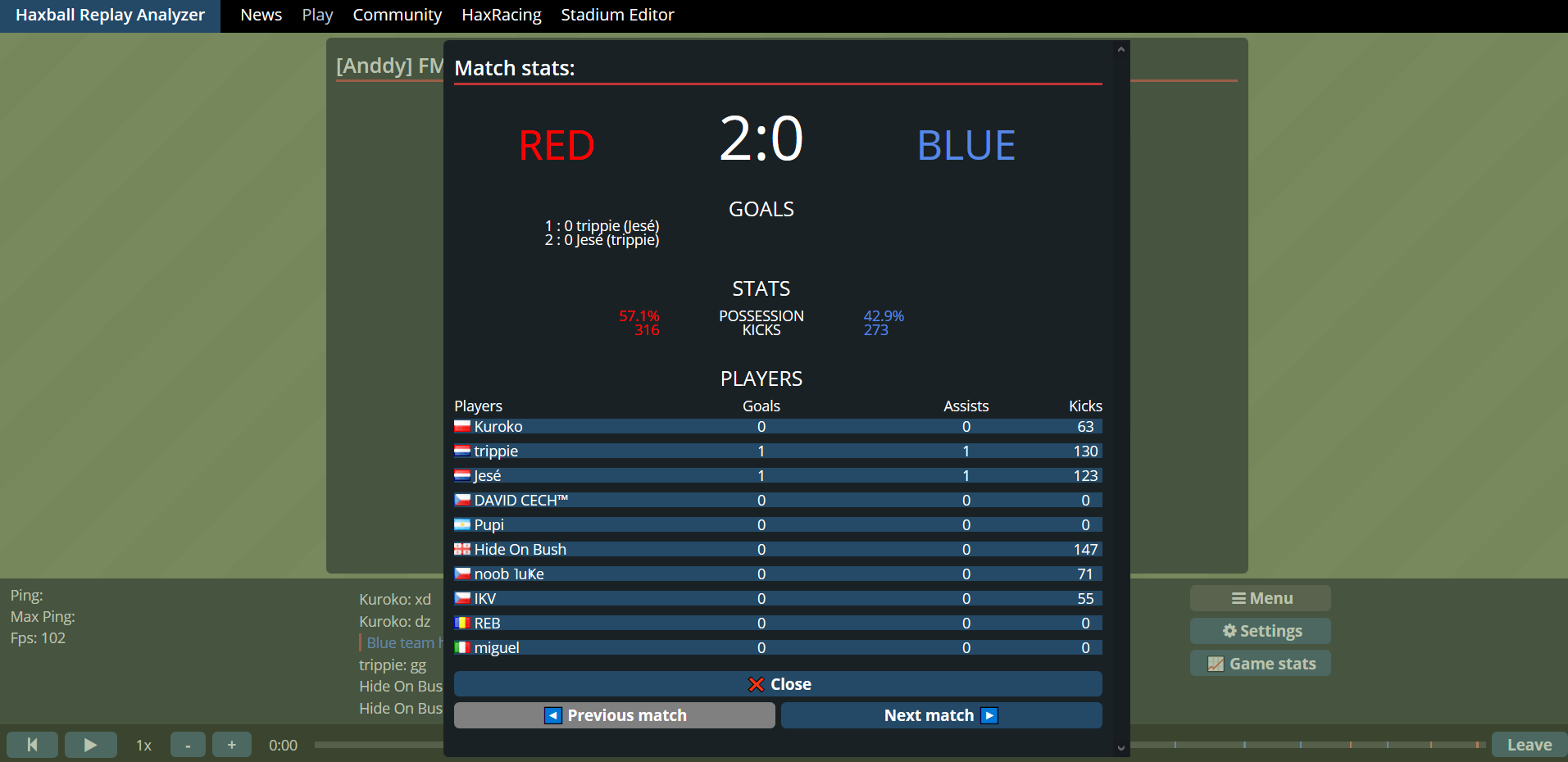Select trippie's player row
Viewport: 1568px width, 762px height.
pyautogui.click(x=778, y=451)
